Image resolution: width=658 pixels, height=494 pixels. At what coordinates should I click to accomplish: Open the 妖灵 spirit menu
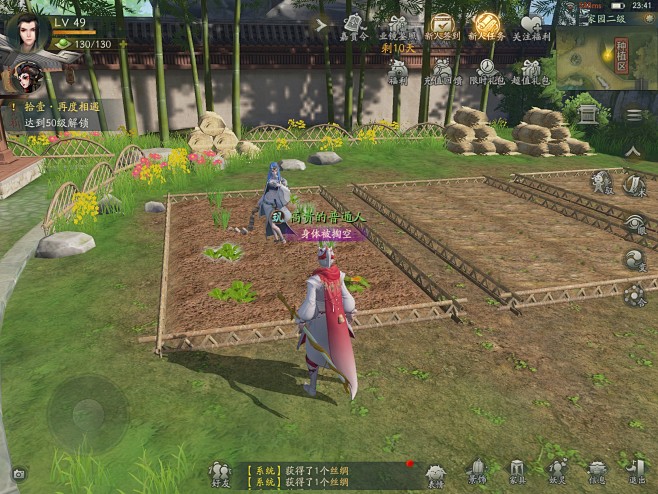click(x=557, y=472)
